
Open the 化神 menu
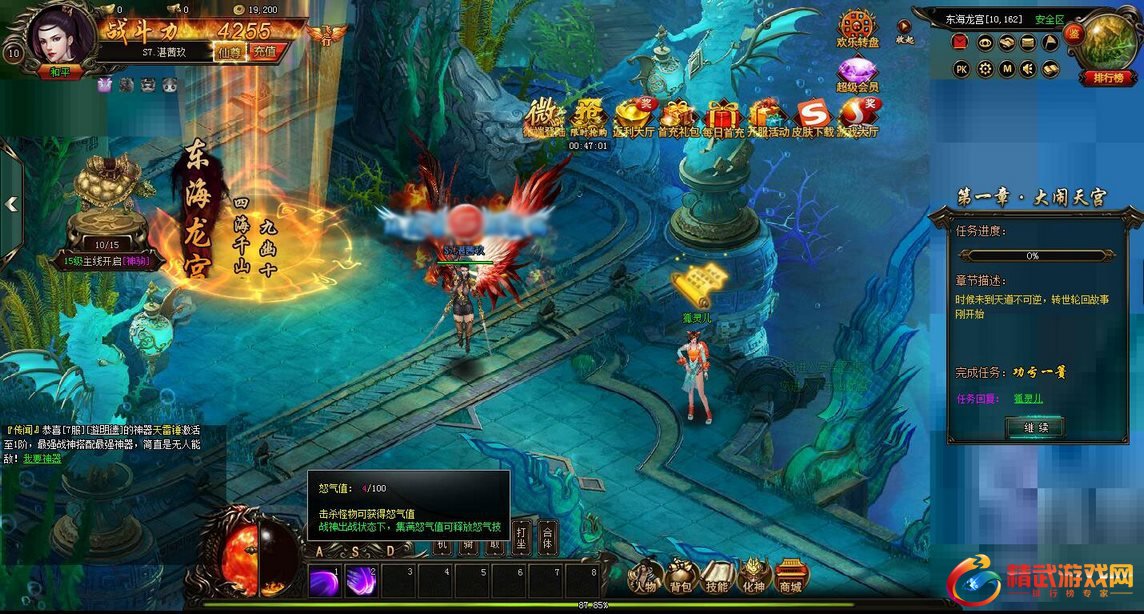[752, 577]
